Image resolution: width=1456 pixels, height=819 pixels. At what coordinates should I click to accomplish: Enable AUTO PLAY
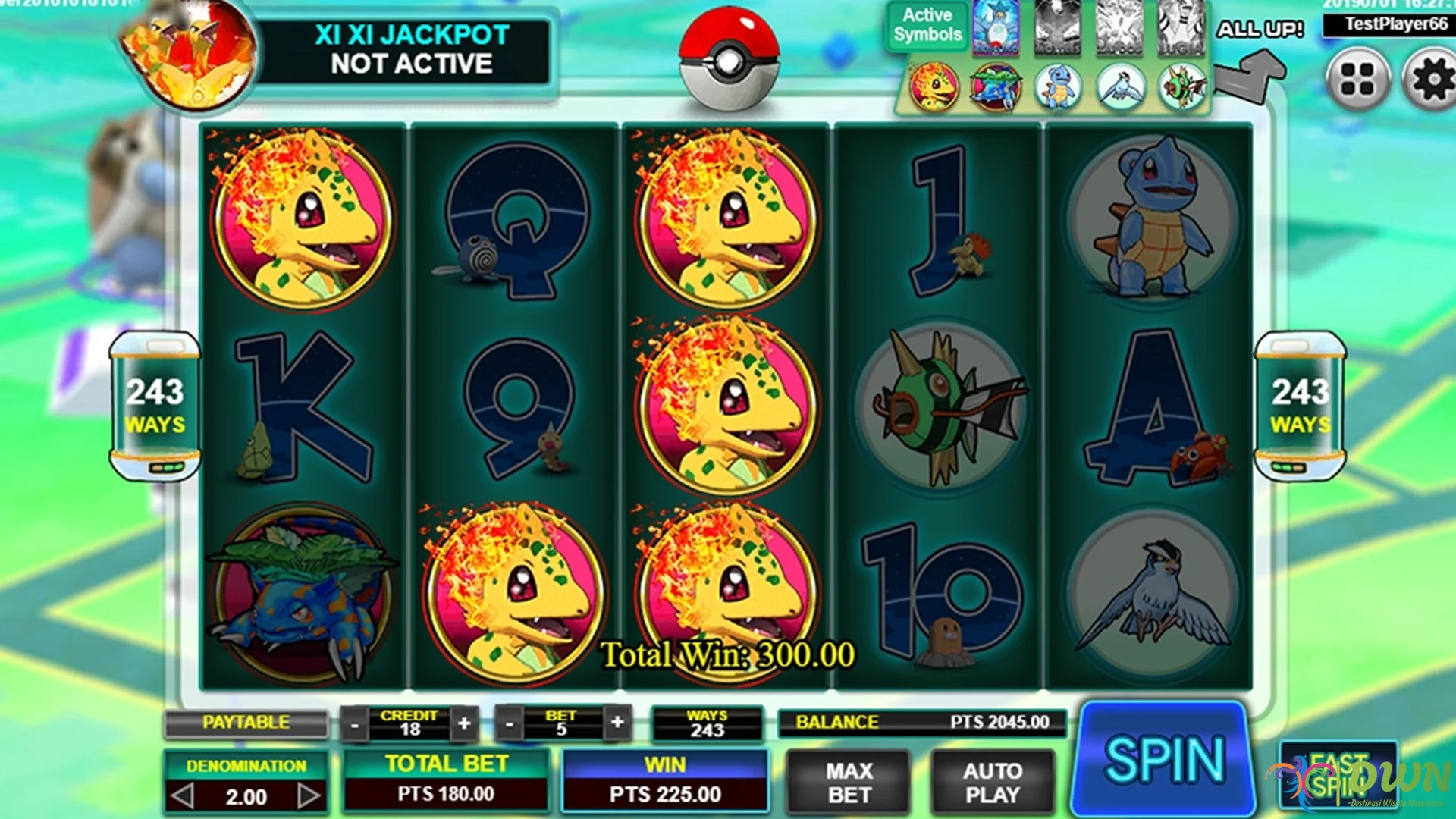click(x=993, y=781)
